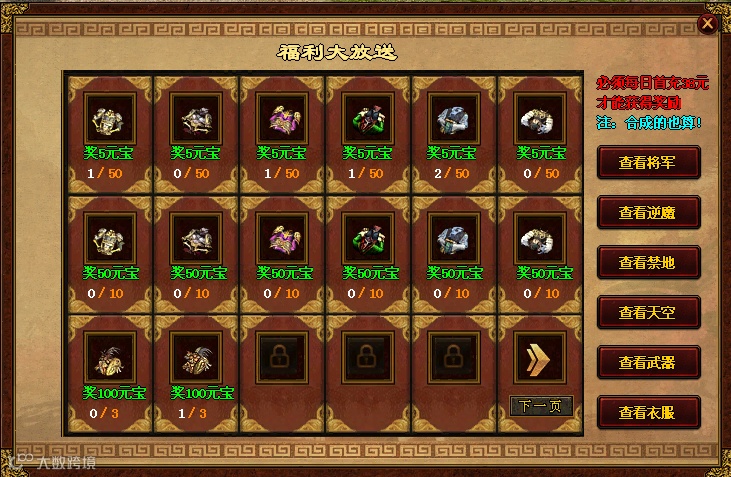The height and width of the screenshot is (477, 731).
Task: Select the 奖100元宝 item showing 0/3
Action: tap(110, 357)
